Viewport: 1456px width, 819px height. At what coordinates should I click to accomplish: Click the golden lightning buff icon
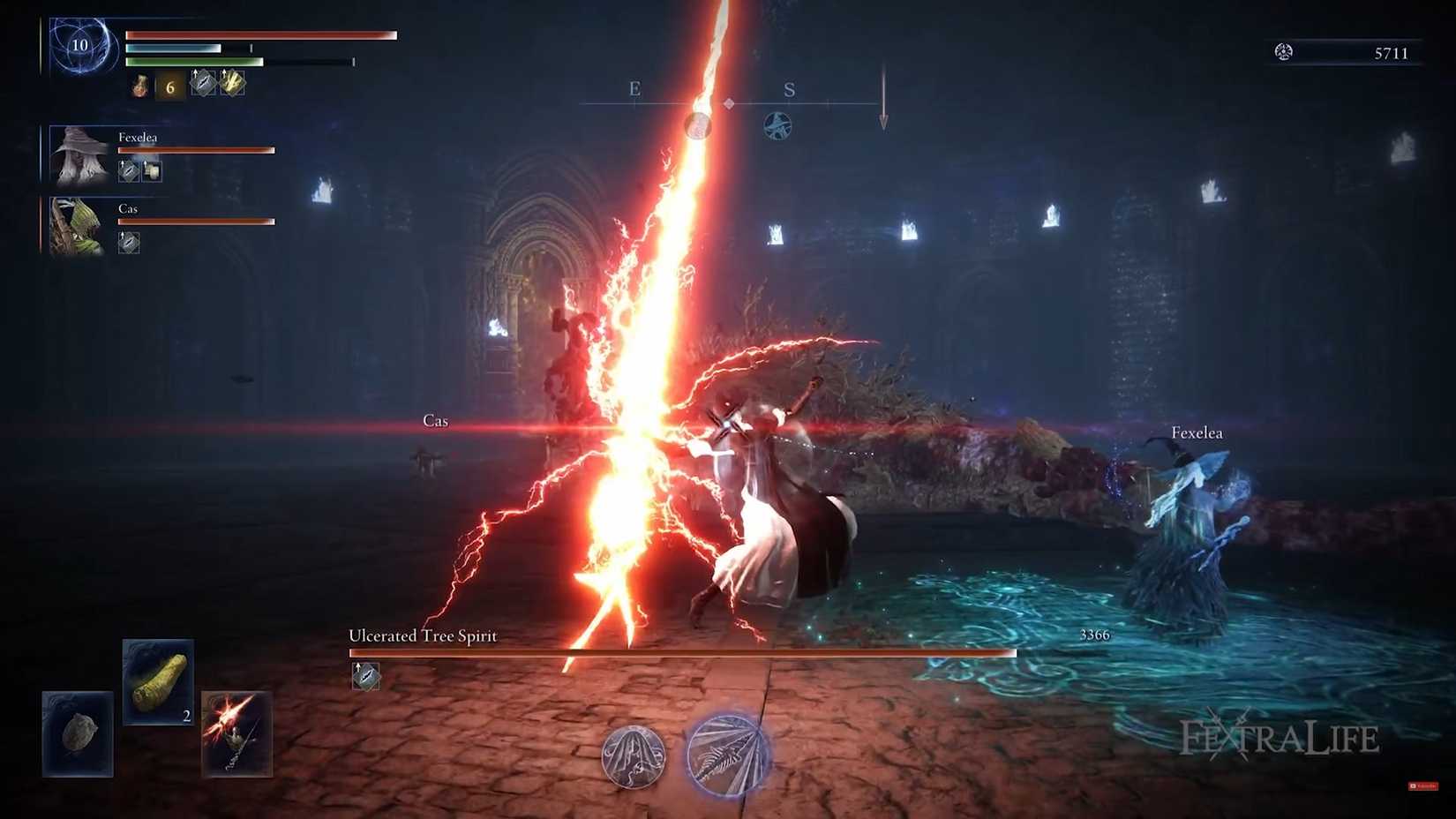coord(232,83)
